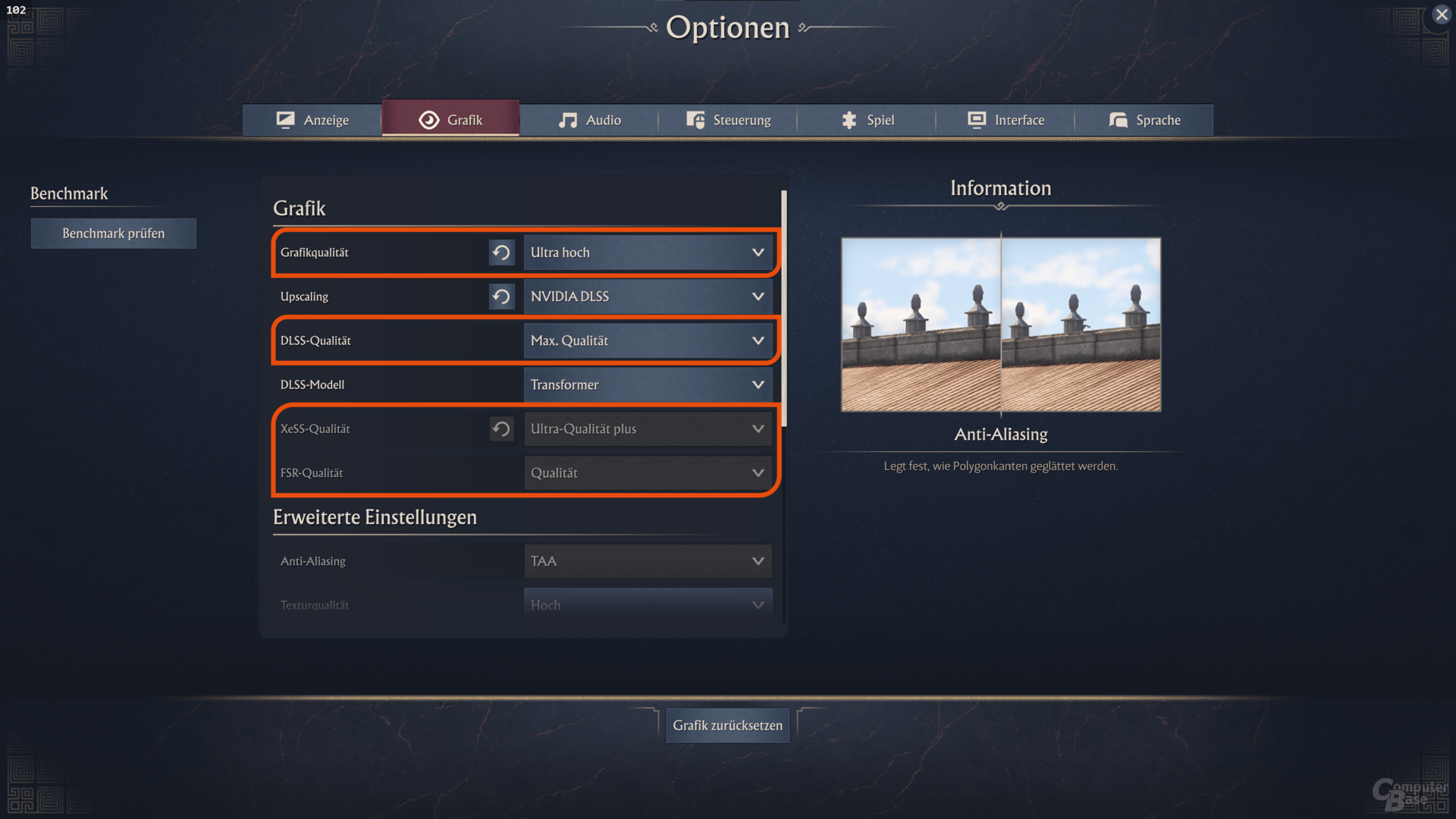Select the Grafik tab
Image resolution: width=1456 pixels, height=819 pixels.
[x=450, y=120]
